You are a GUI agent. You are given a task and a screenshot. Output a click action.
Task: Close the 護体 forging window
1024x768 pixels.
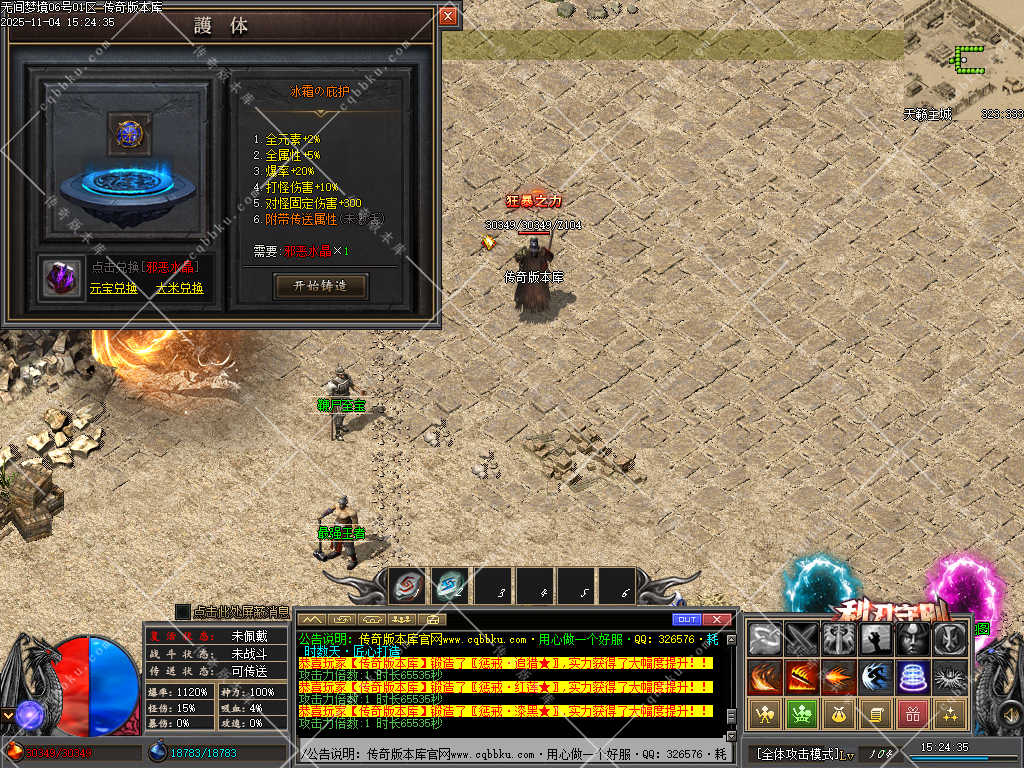click(x=448, y=16)
